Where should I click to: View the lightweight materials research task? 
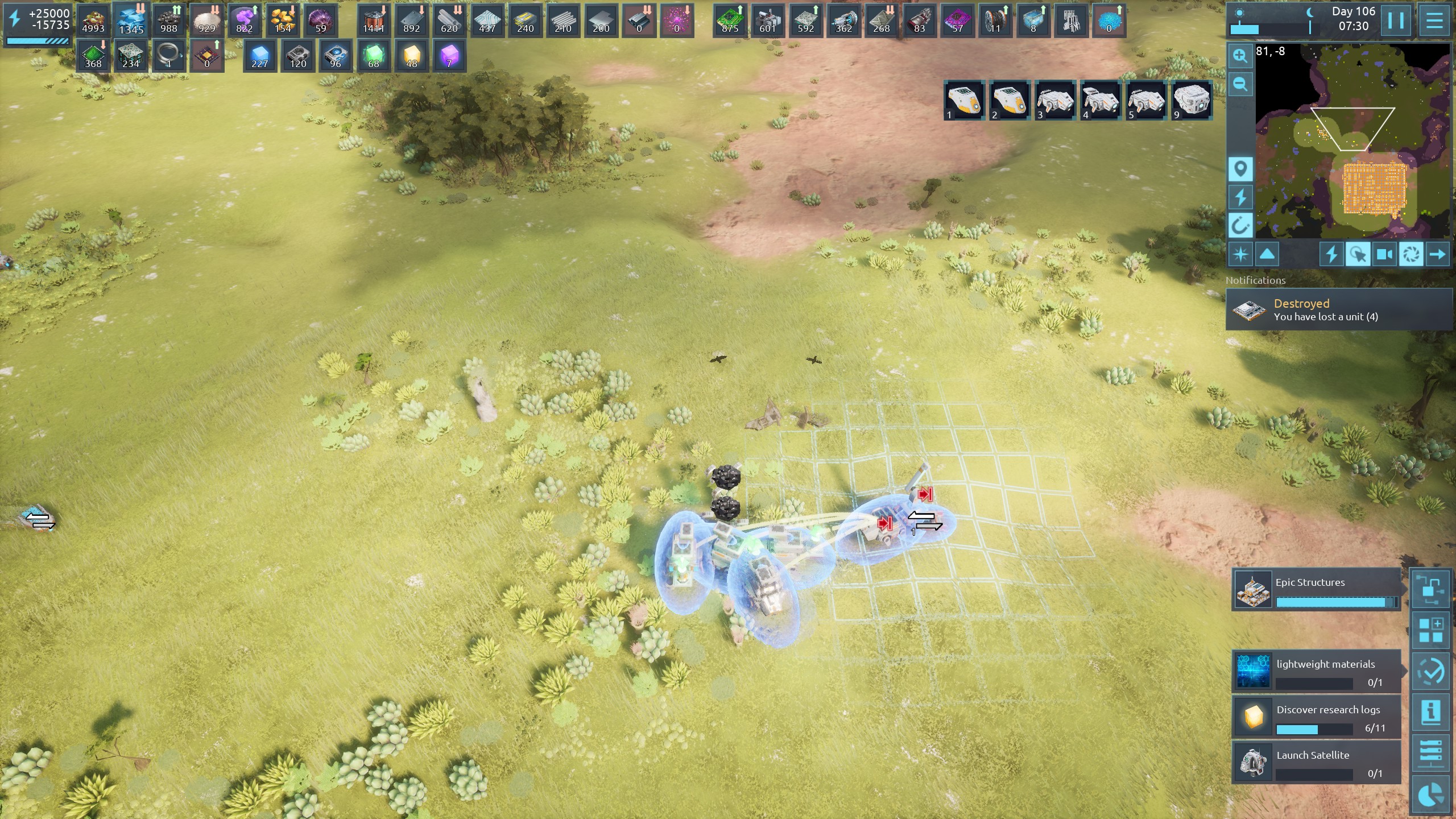coord(1316,672)
